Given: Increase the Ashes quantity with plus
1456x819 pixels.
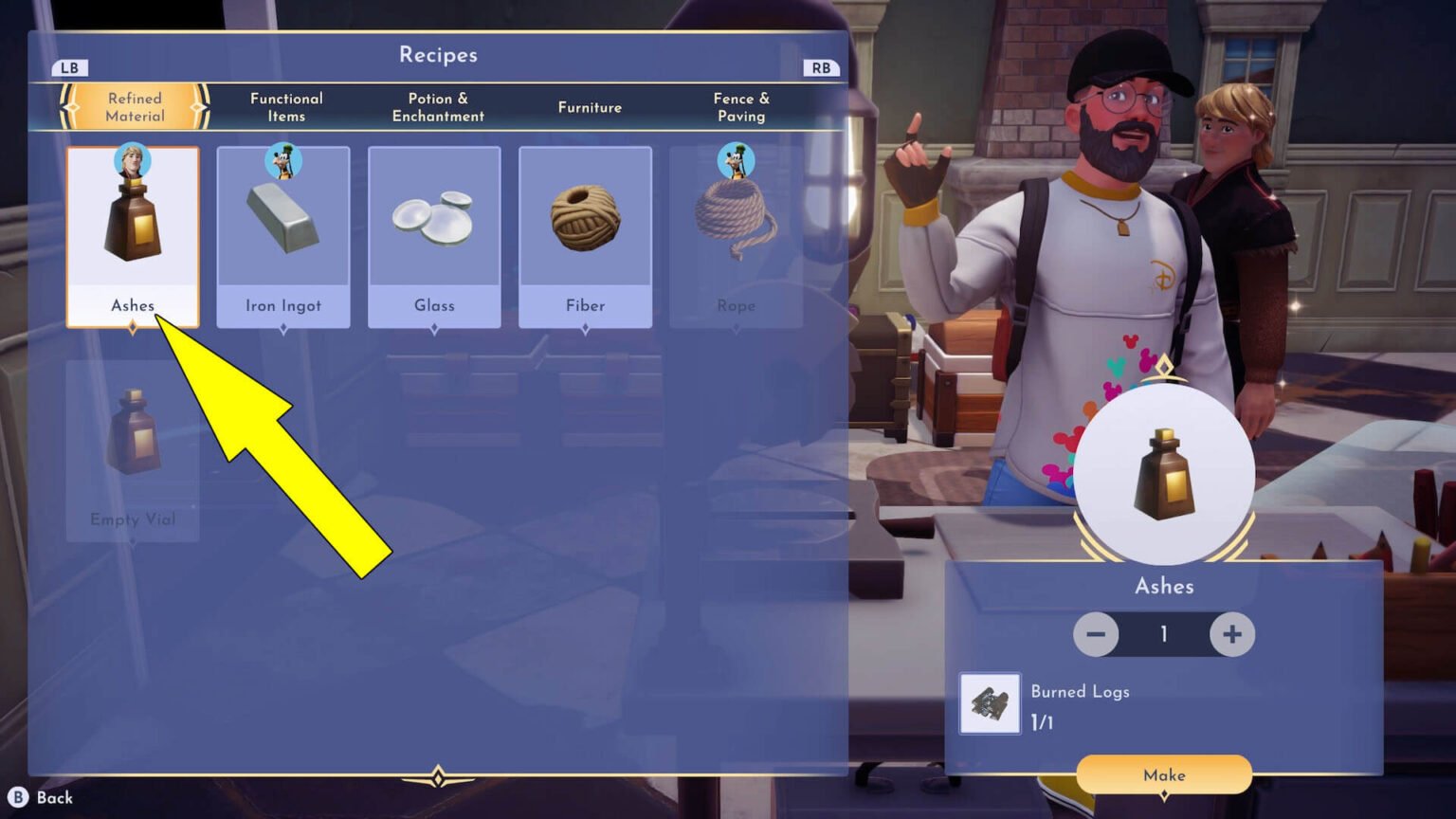Looking at the screenshot, I should 1231,634.
